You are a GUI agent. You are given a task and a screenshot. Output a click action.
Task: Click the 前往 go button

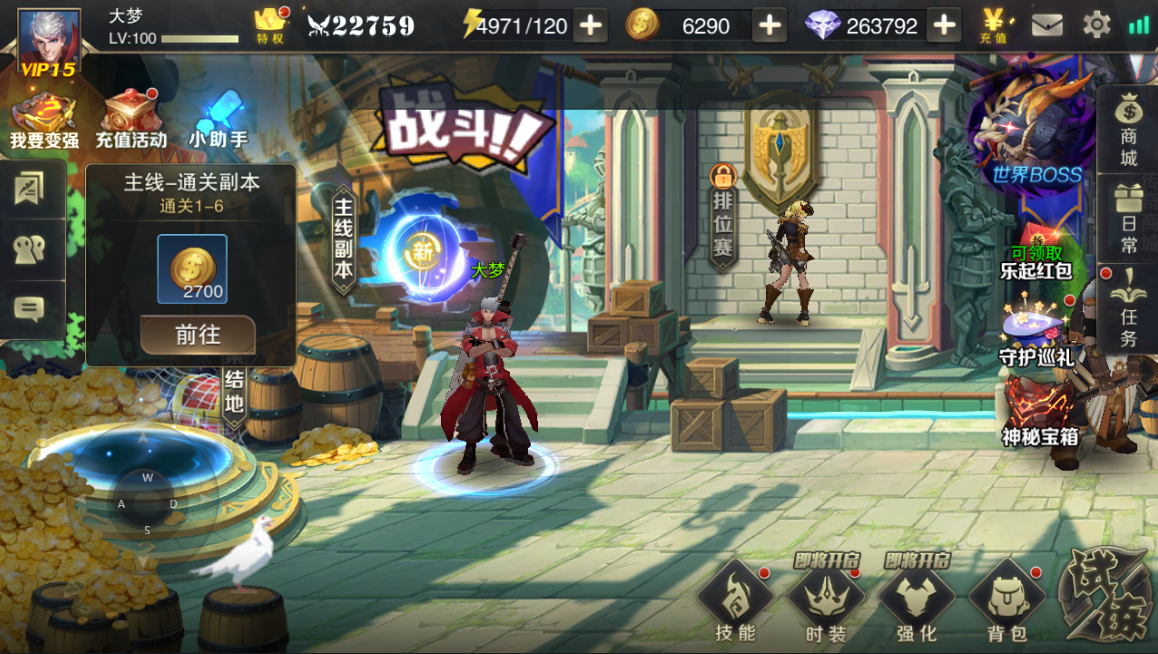197,335
